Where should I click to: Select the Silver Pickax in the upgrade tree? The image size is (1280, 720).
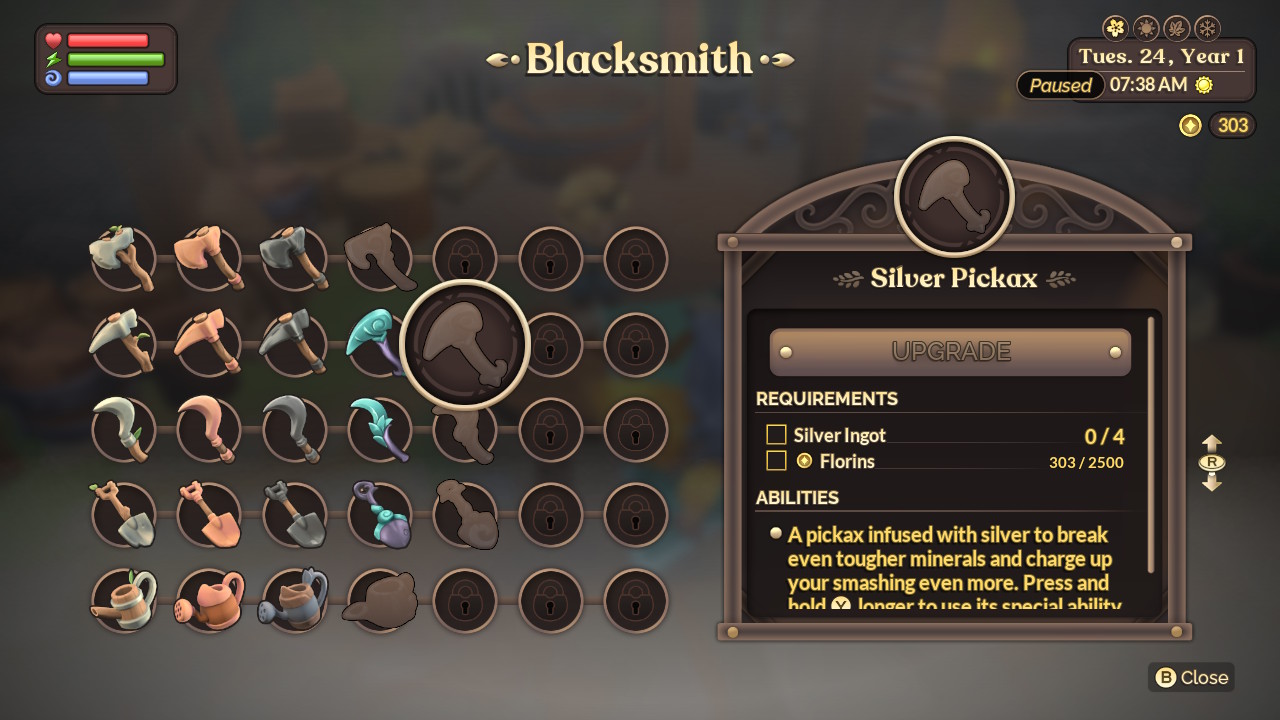pos(465,342)
